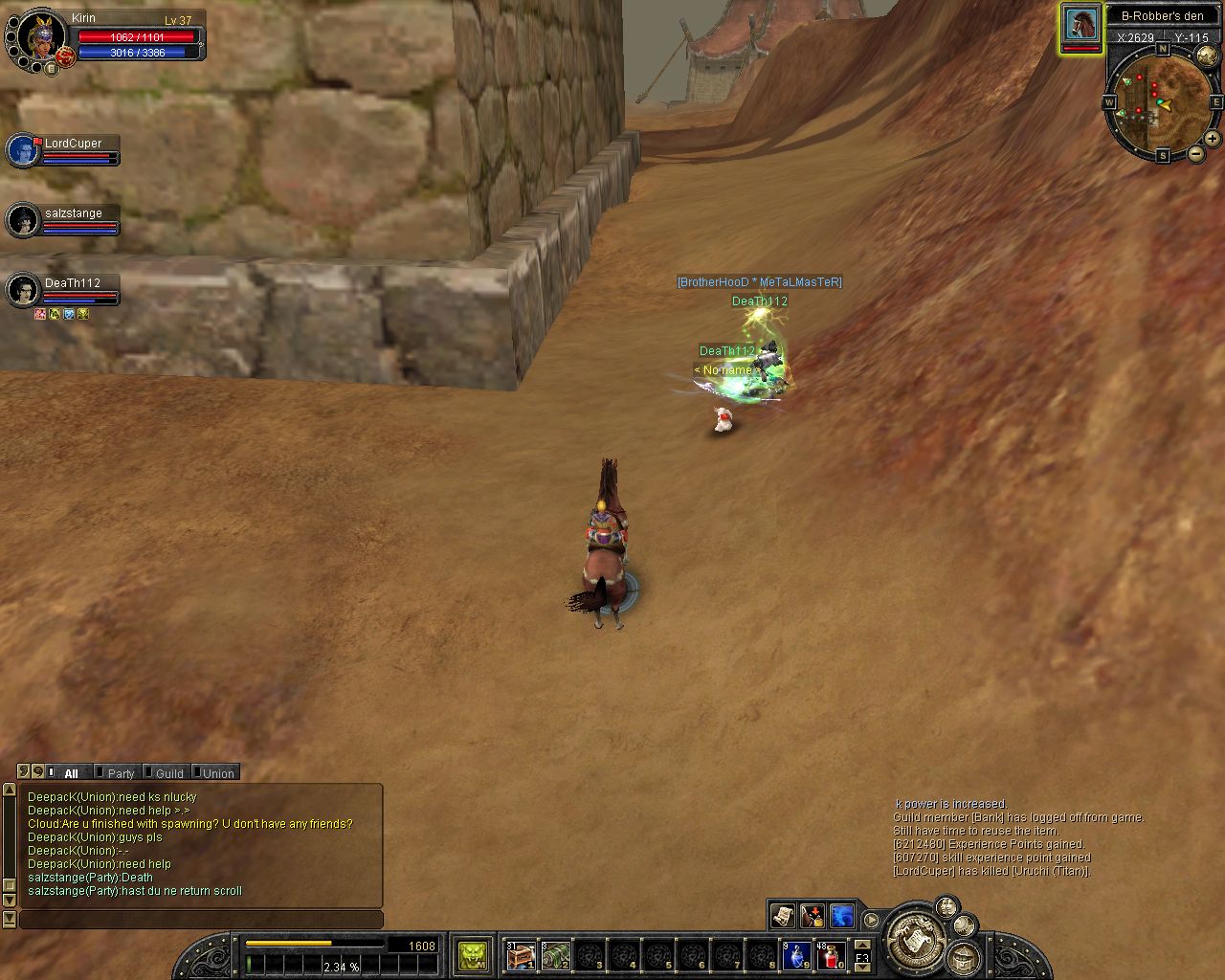
Task: Select party member LordCuper
Action: coord(23,150)
